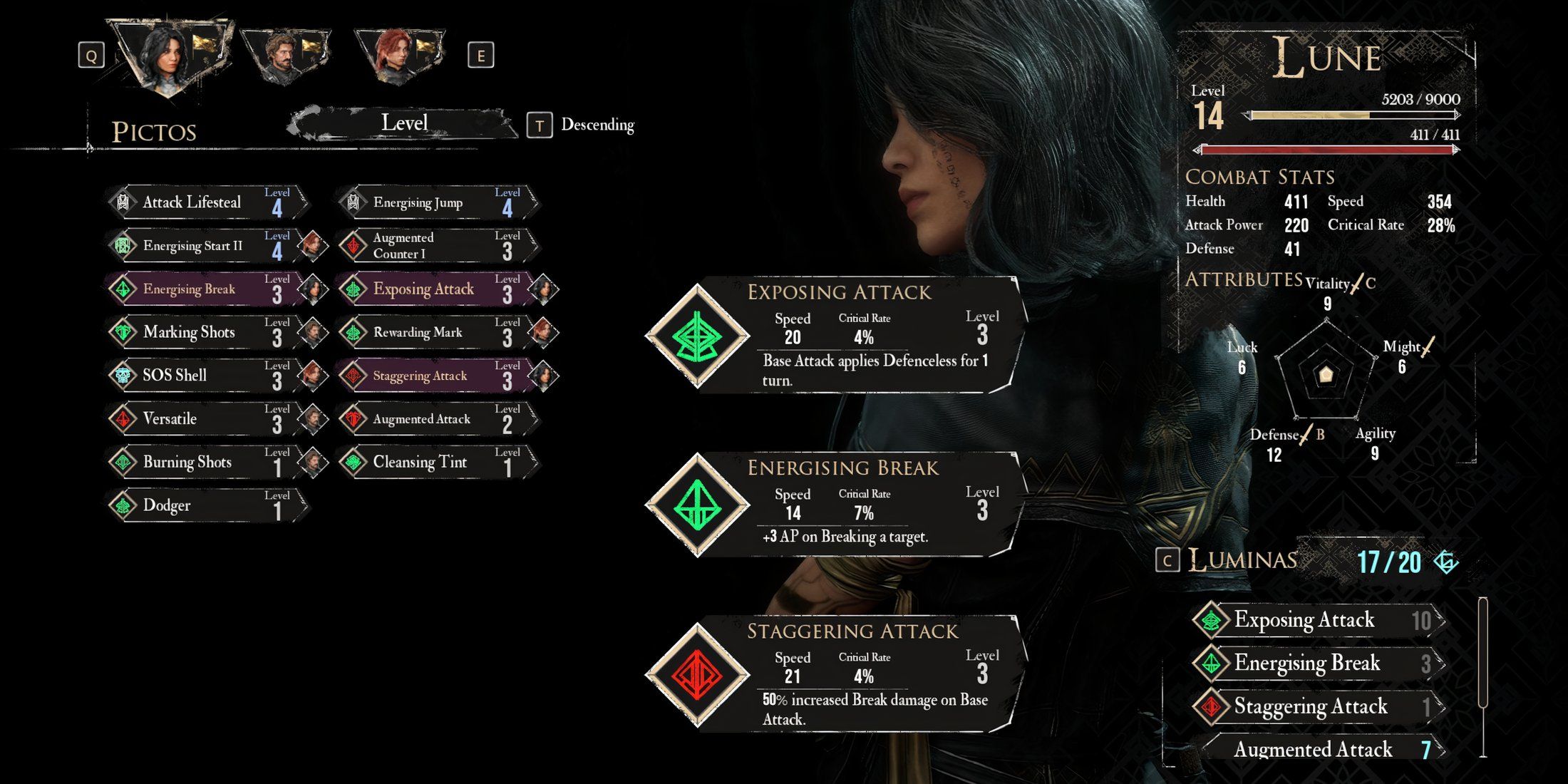
Task: Select Exposing Attack in the Luminas list
Action: 1319,620
